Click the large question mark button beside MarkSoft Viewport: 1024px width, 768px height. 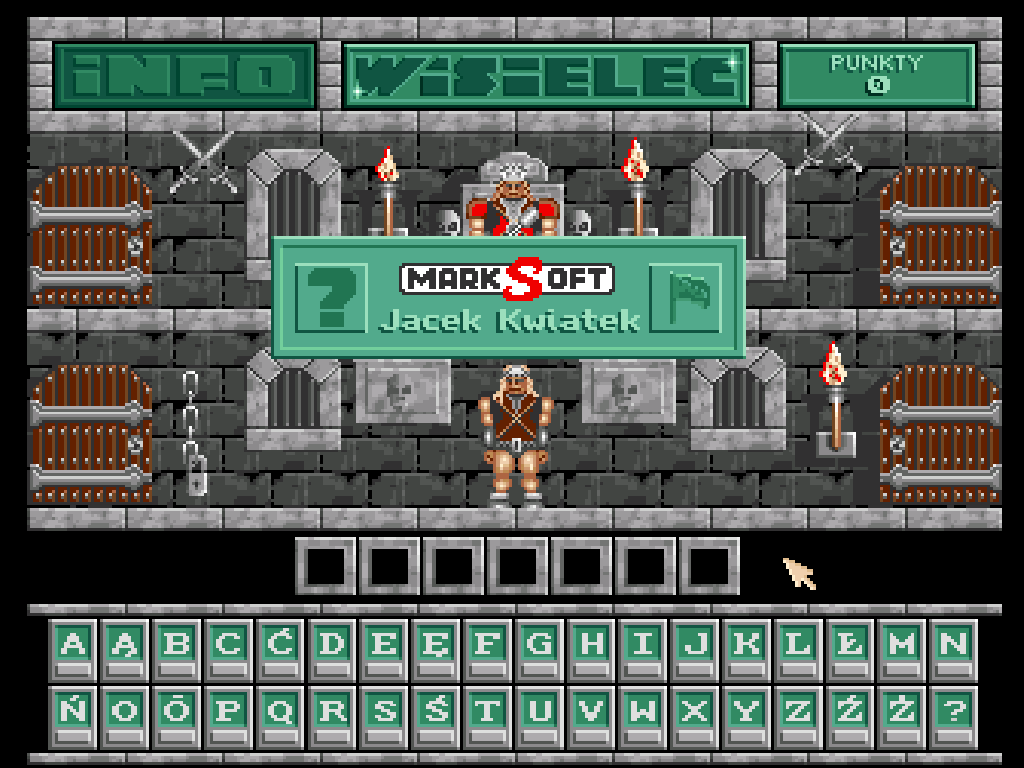tap(331, 296)
